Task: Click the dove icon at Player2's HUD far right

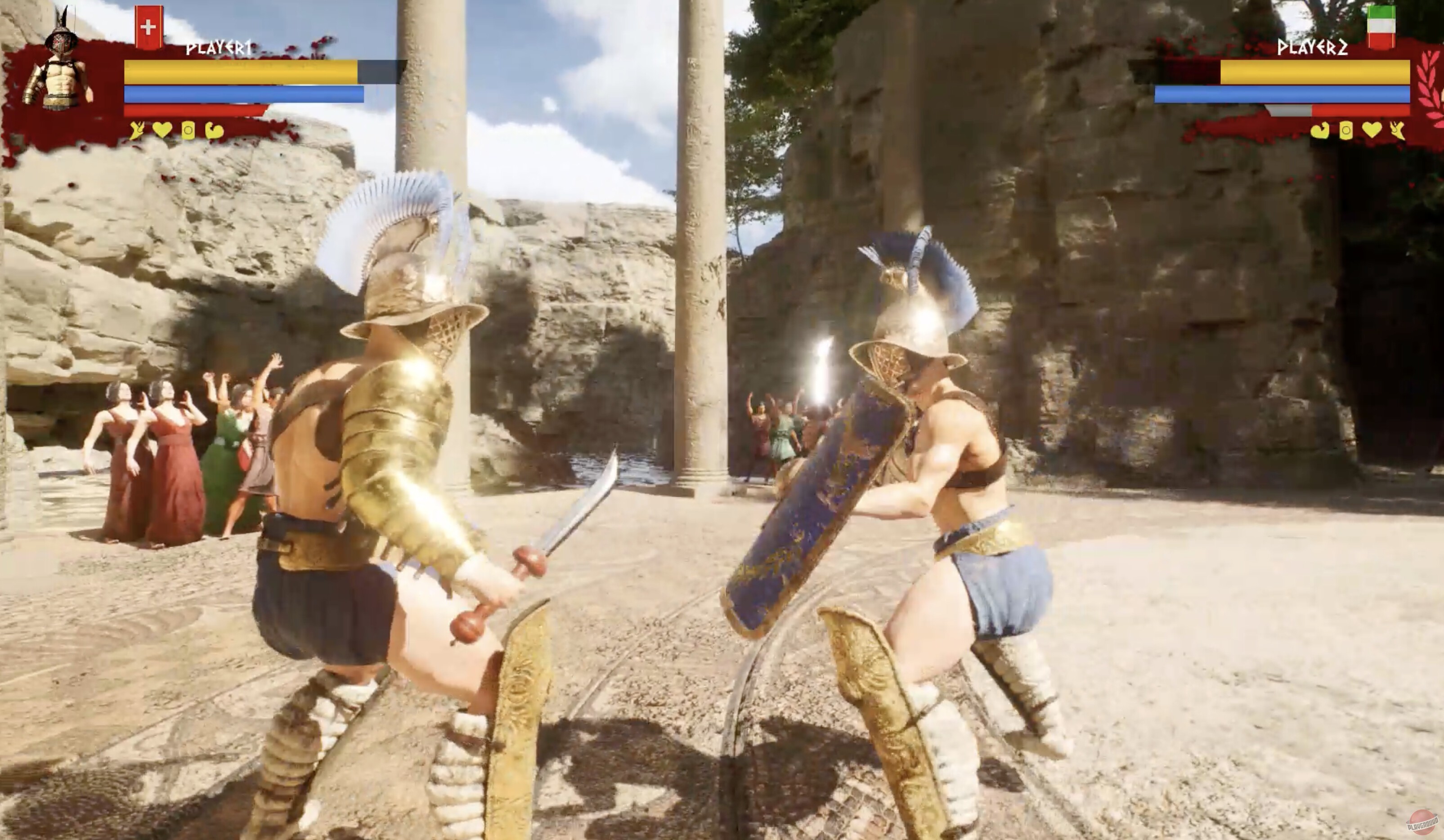Action: (1396, 130)
